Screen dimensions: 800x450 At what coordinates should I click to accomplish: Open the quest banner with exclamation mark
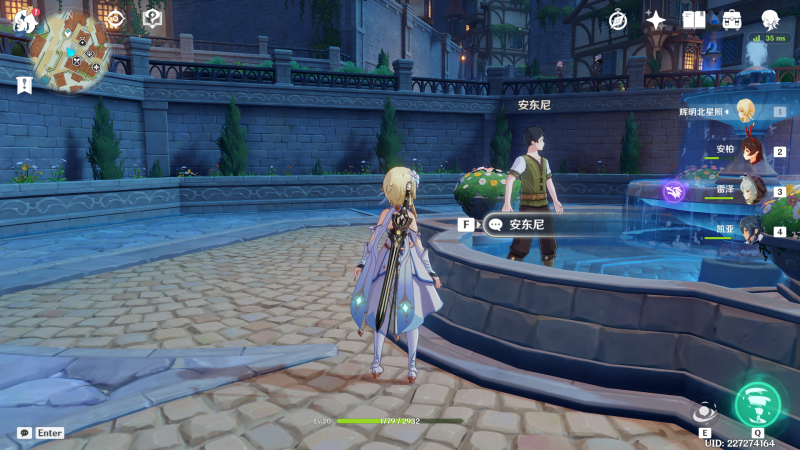click(24, 85)
